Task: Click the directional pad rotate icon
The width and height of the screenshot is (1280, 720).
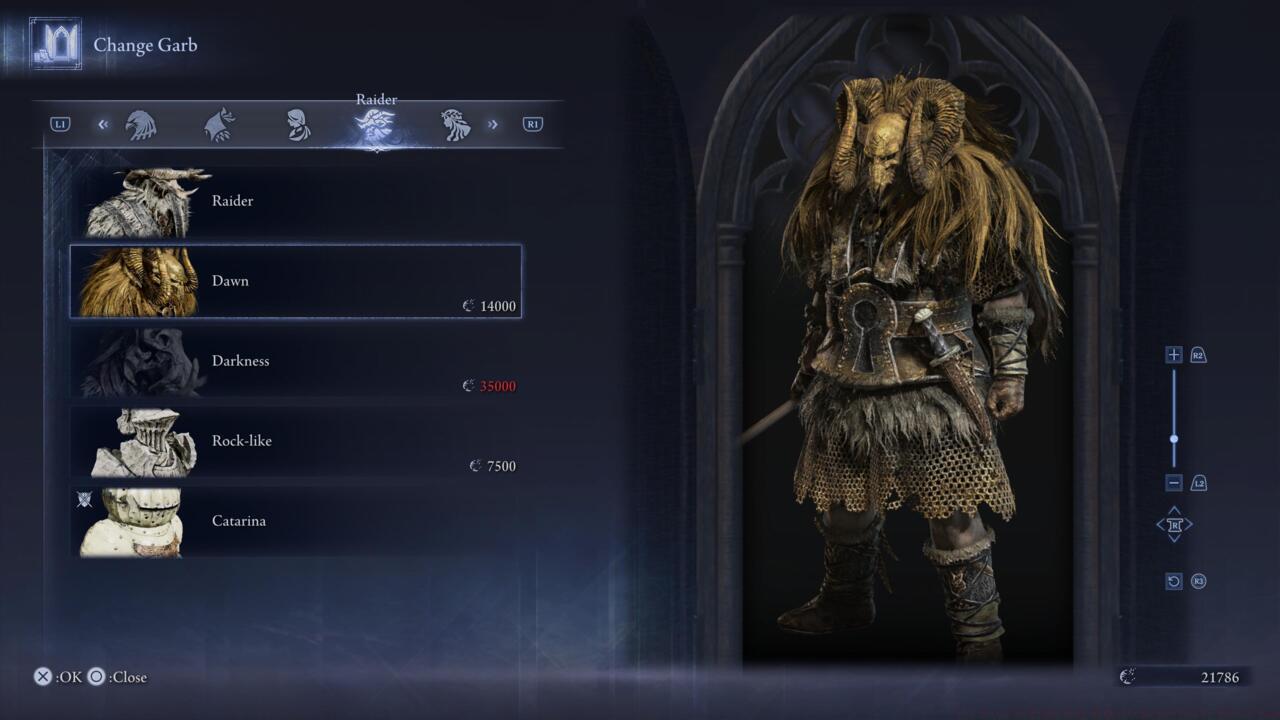Action: pyautogui.click(x=1174, y=524)
